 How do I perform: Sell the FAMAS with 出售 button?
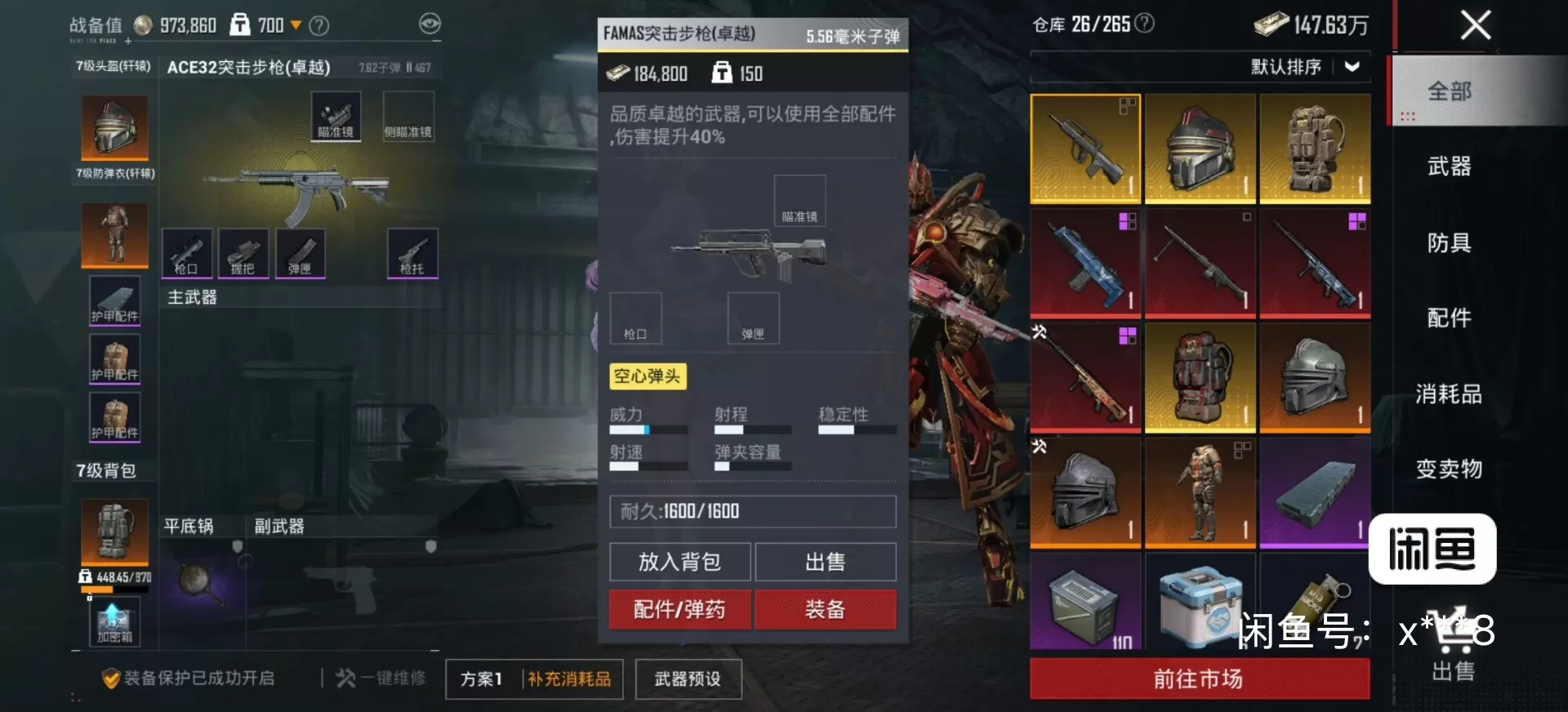pos(825,562)
